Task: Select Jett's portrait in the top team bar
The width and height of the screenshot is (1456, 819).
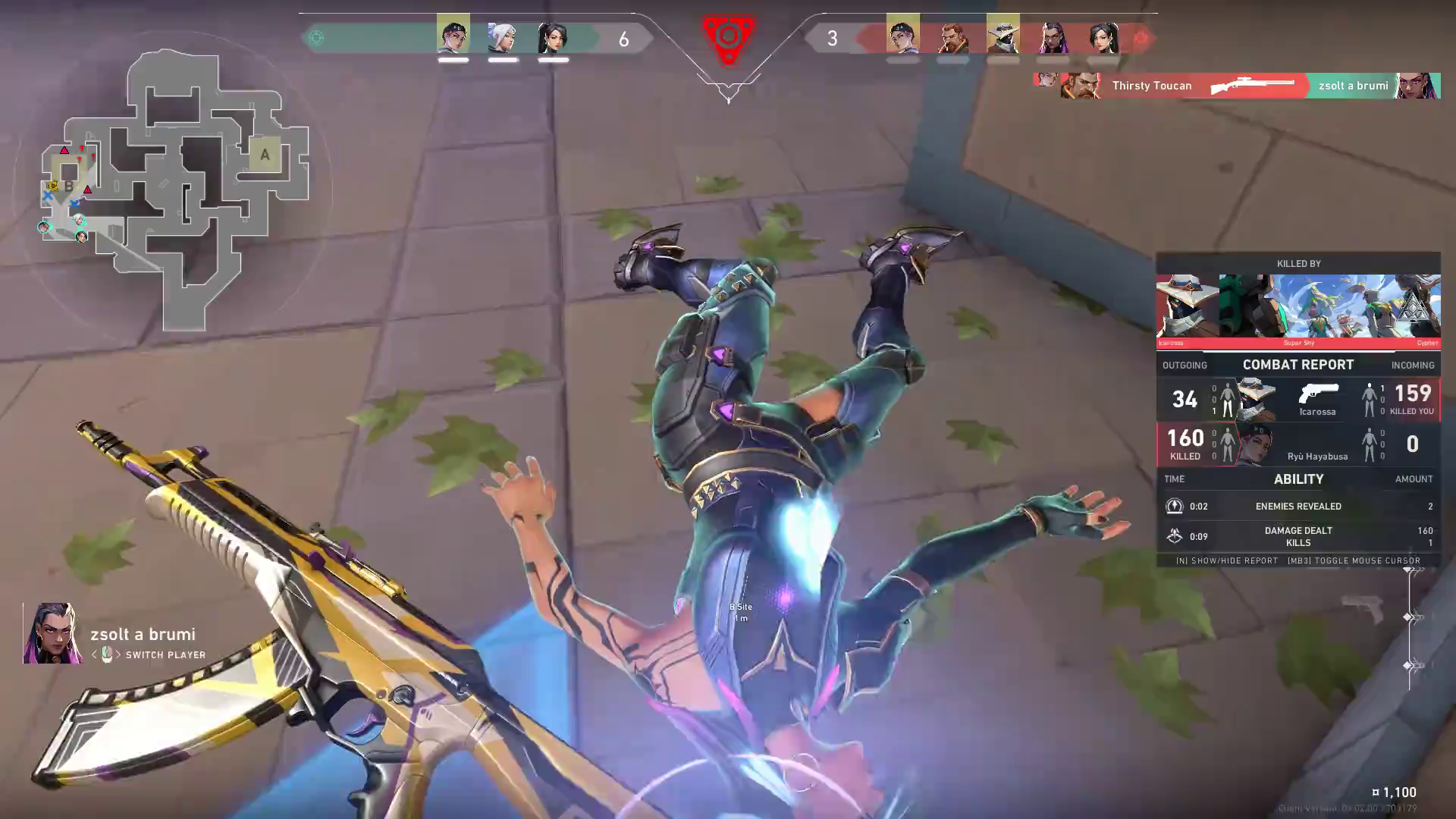Action: (x=502, y=36)
